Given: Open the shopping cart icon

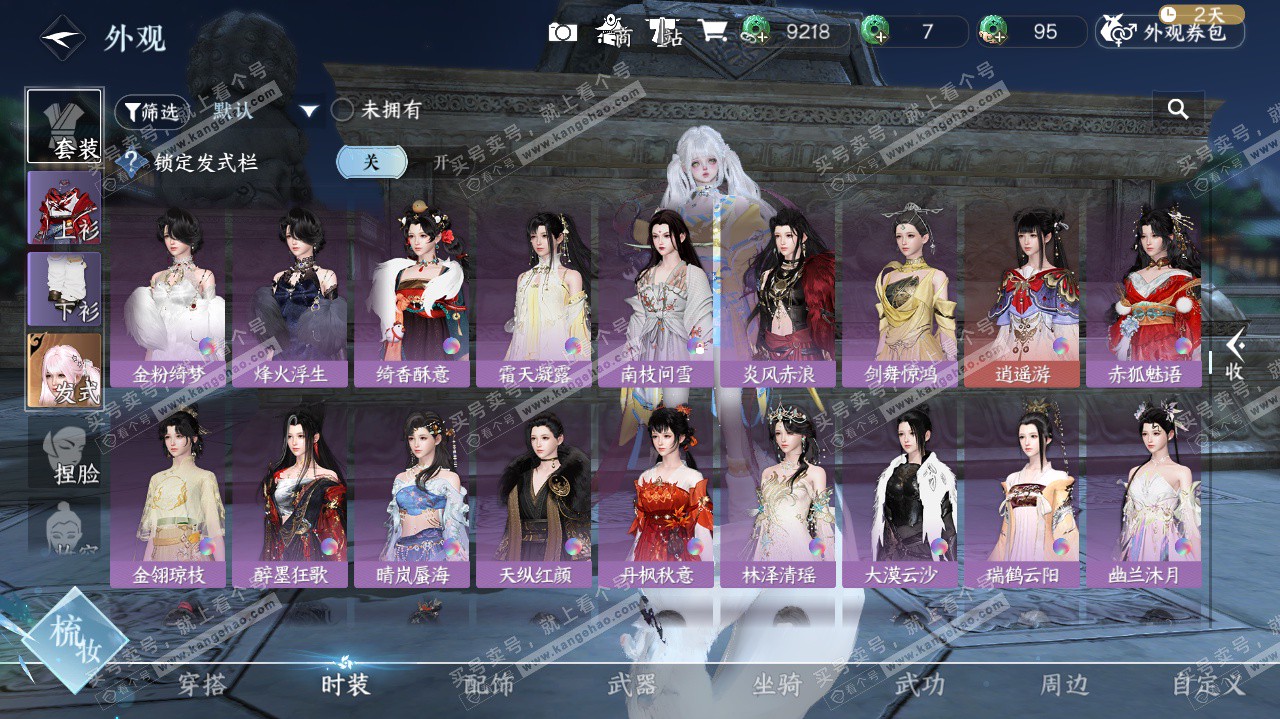Looking at the screenshot, I should click(713, 32).
